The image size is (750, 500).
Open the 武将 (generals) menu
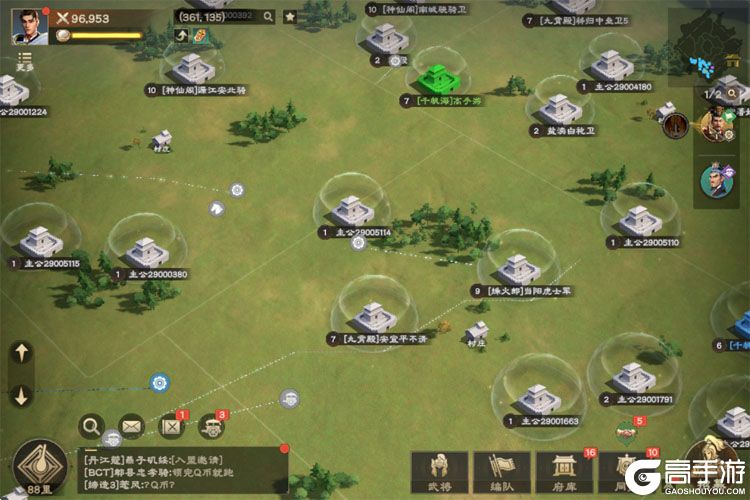439,472
